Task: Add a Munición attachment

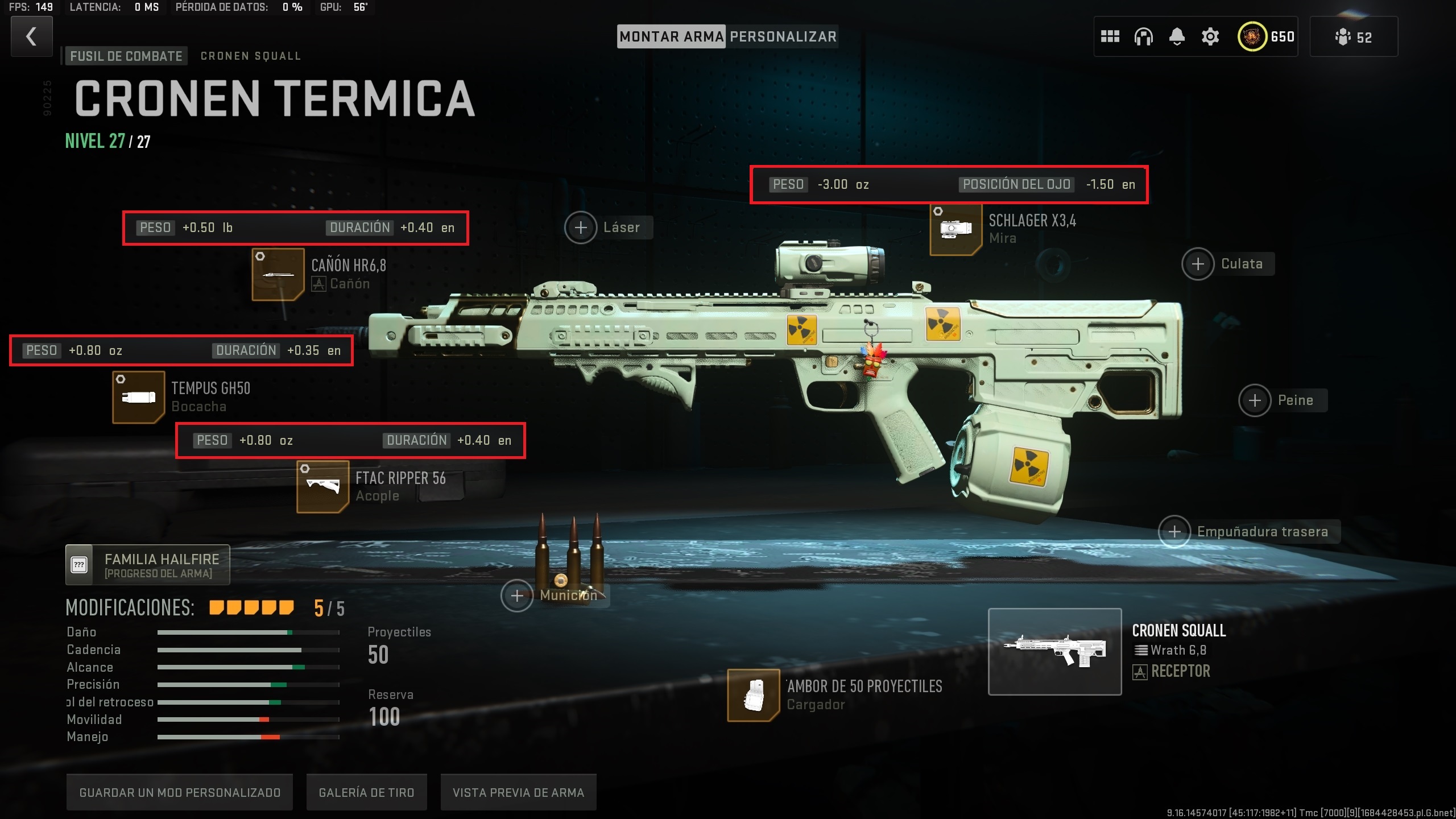Action: pos(517,595)
